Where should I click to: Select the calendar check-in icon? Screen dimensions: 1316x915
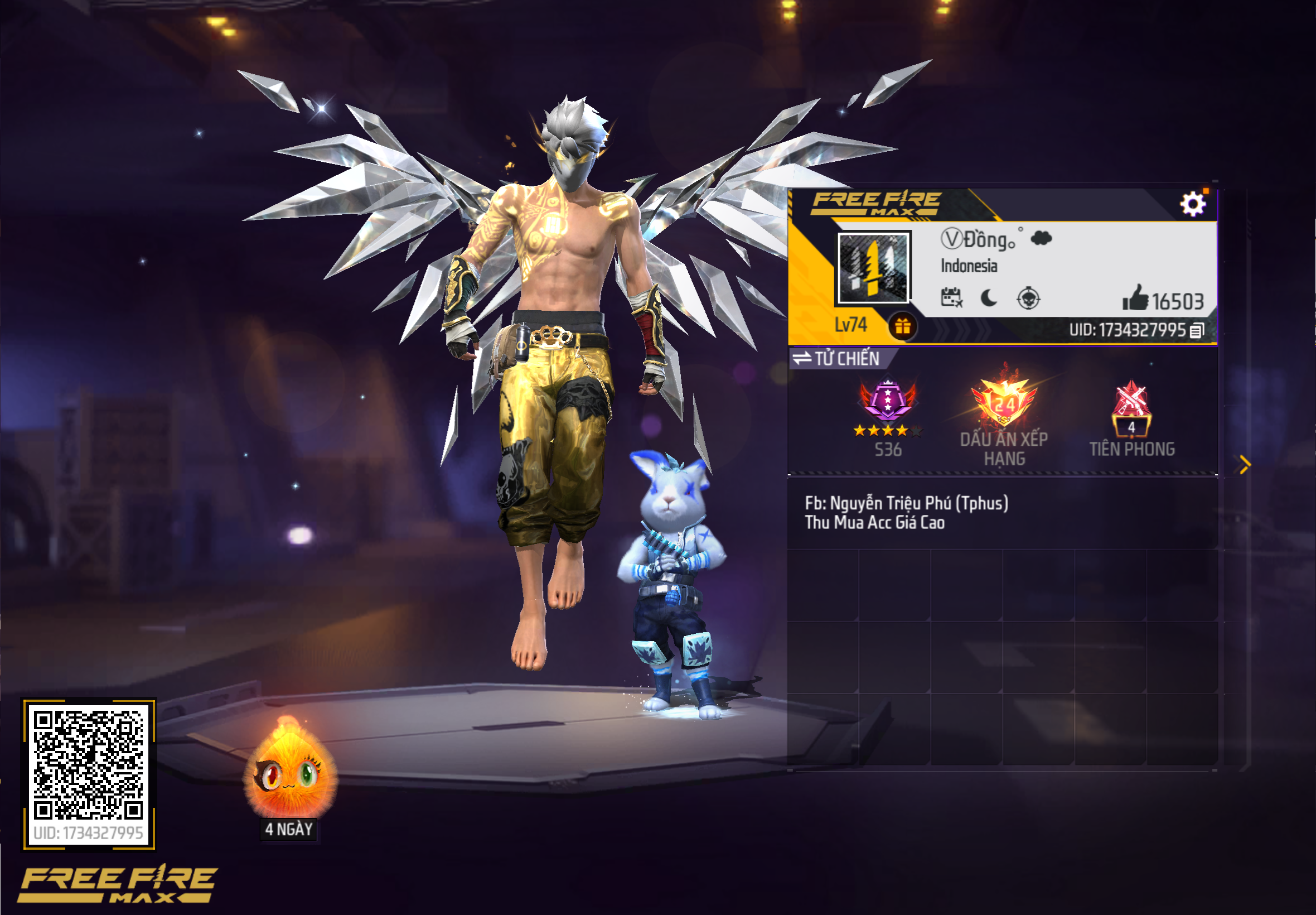click(x=952, y=299)
